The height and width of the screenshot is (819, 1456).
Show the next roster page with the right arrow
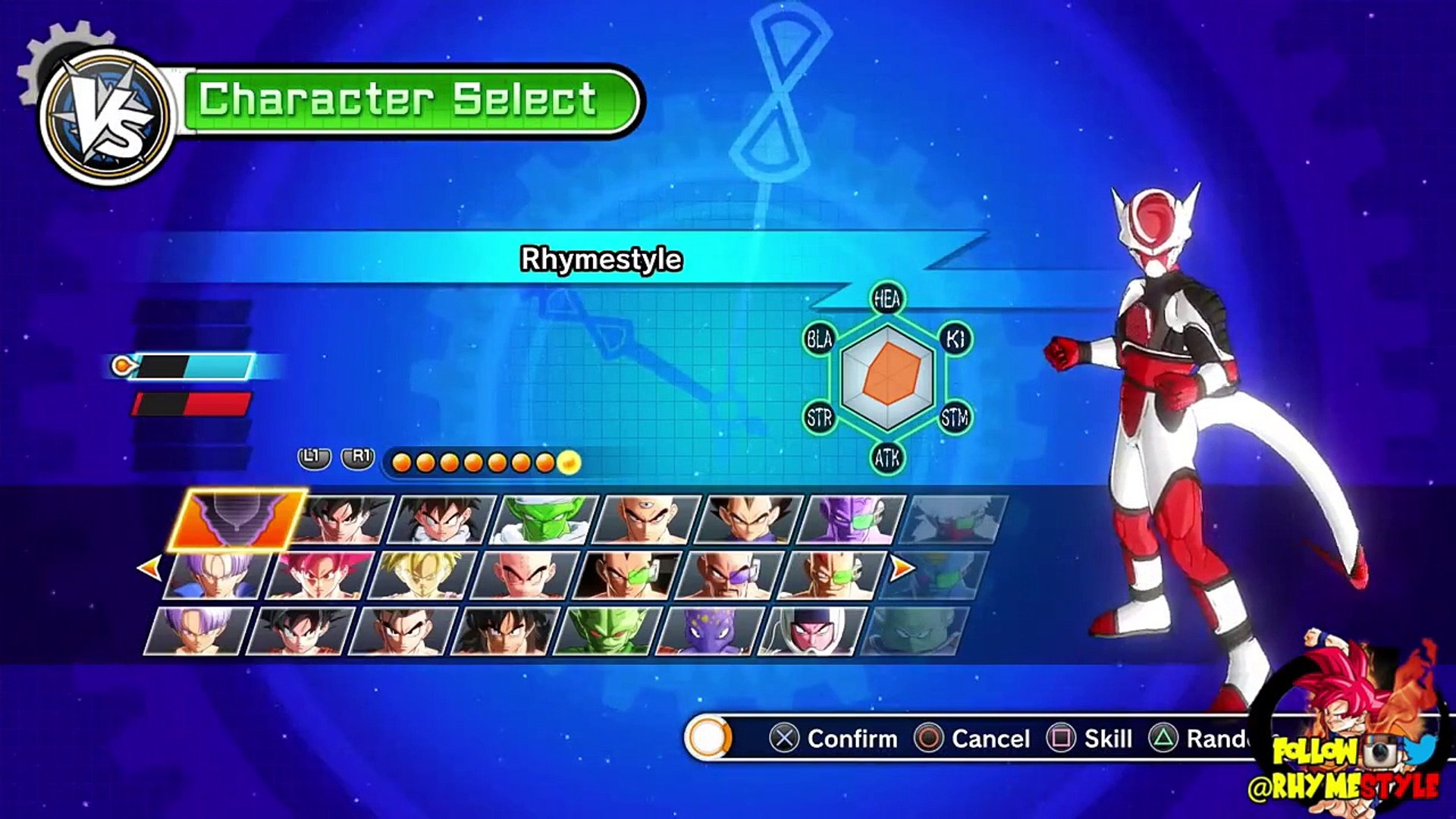point(902,566)
